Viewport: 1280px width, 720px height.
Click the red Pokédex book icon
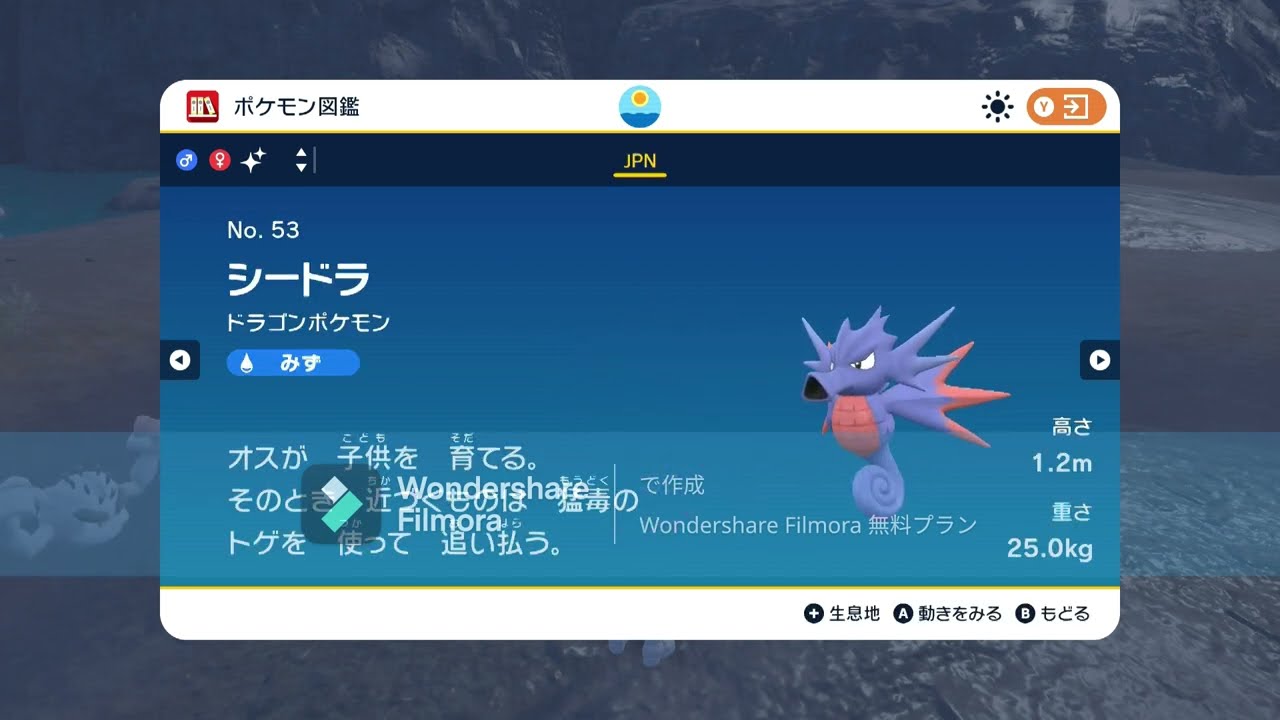tap(201, 106)
